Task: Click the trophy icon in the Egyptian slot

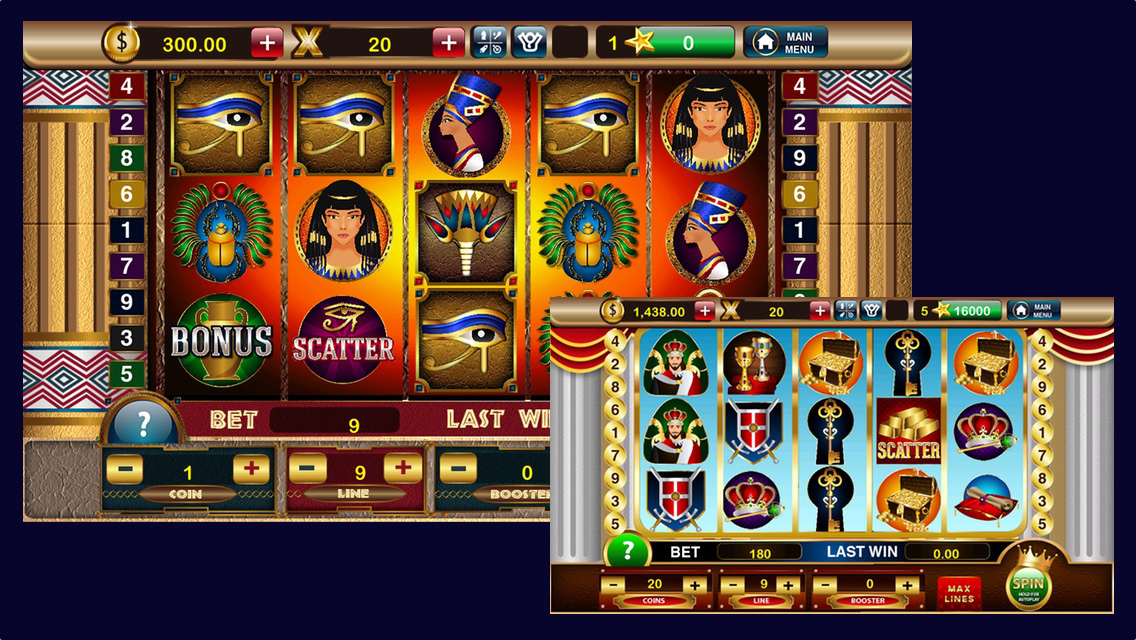Action: pyautogui.click(x=529, y=42)
